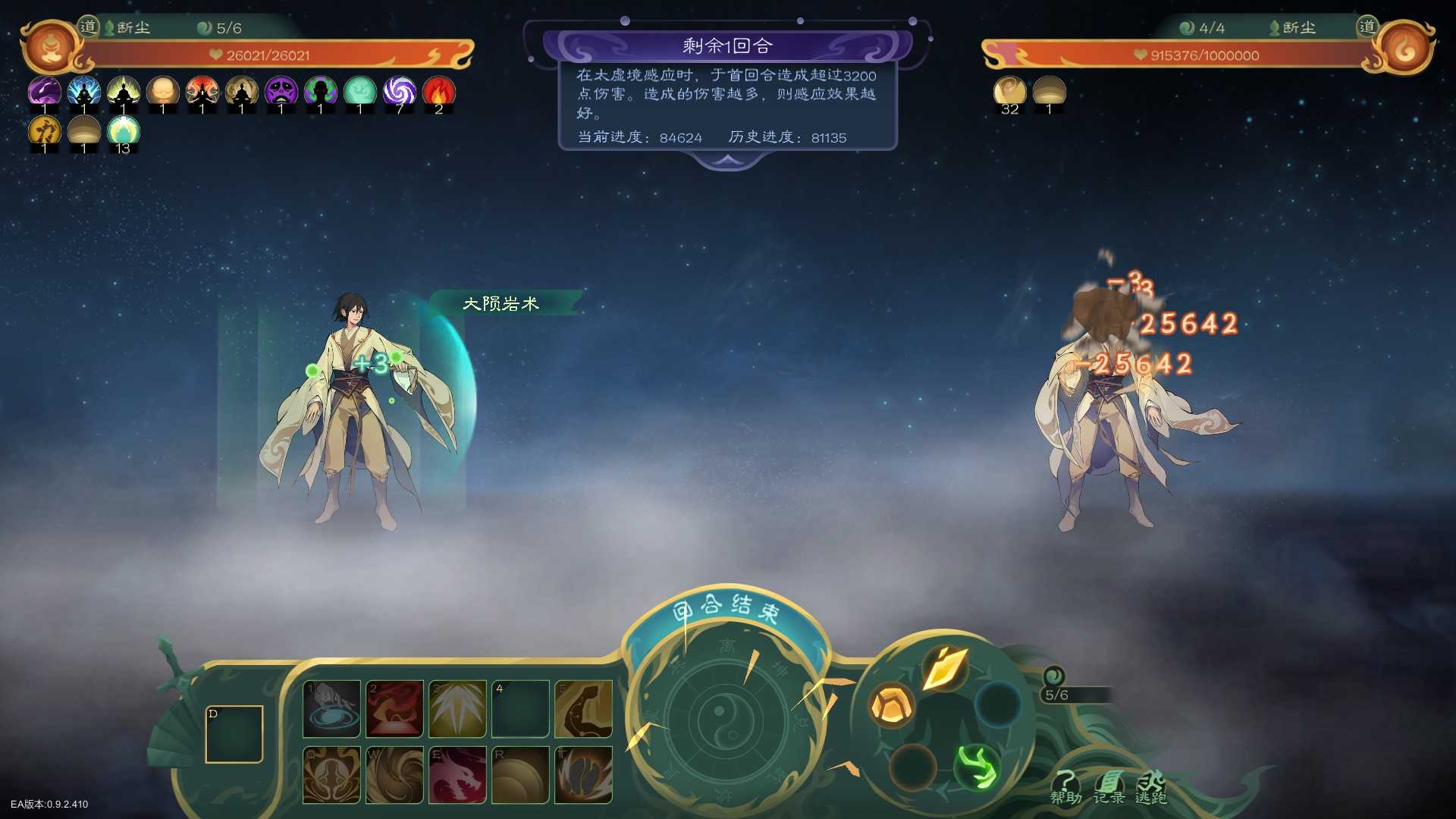This screenshot has height=819, width=1456.
Task: Select the yellow crystal metal element orb
Action: point(944,669)
